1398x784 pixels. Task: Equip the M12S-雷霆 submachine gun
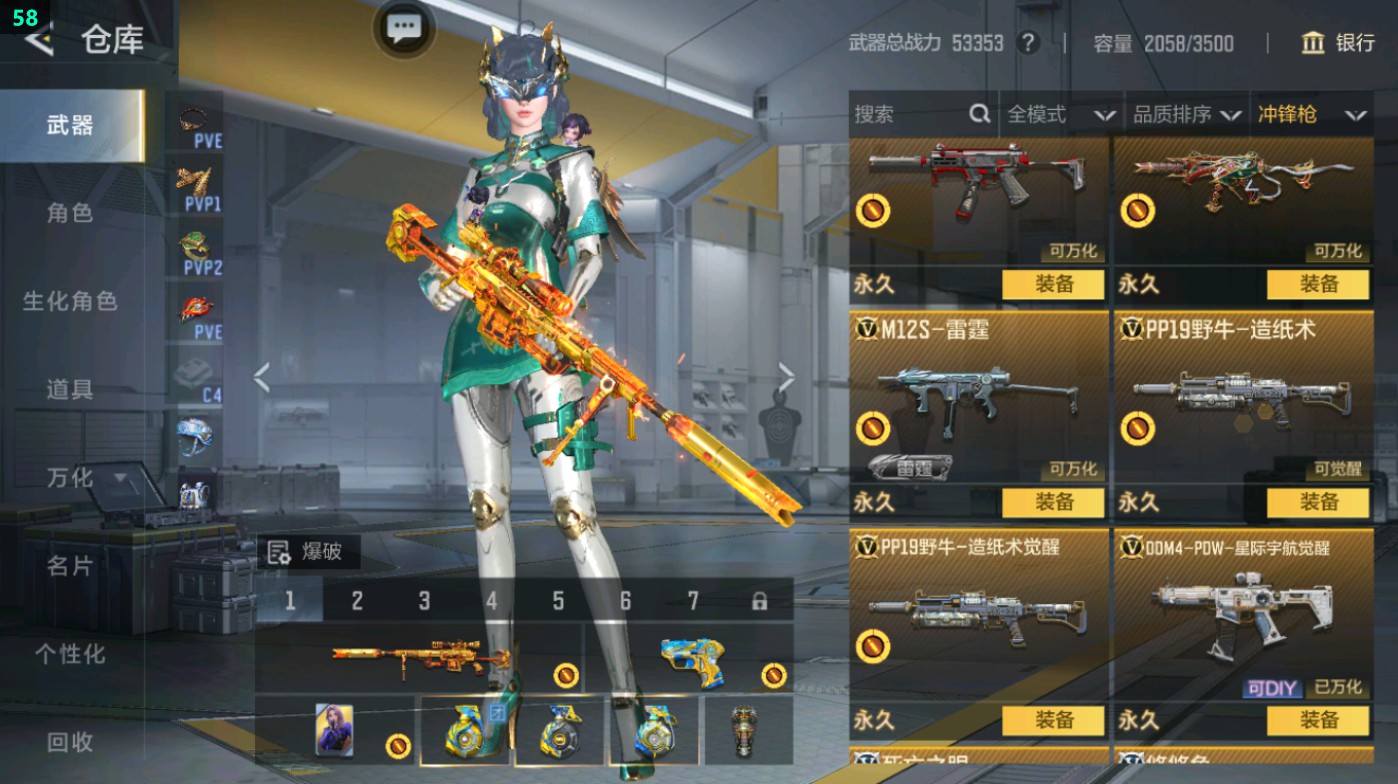1053,502
